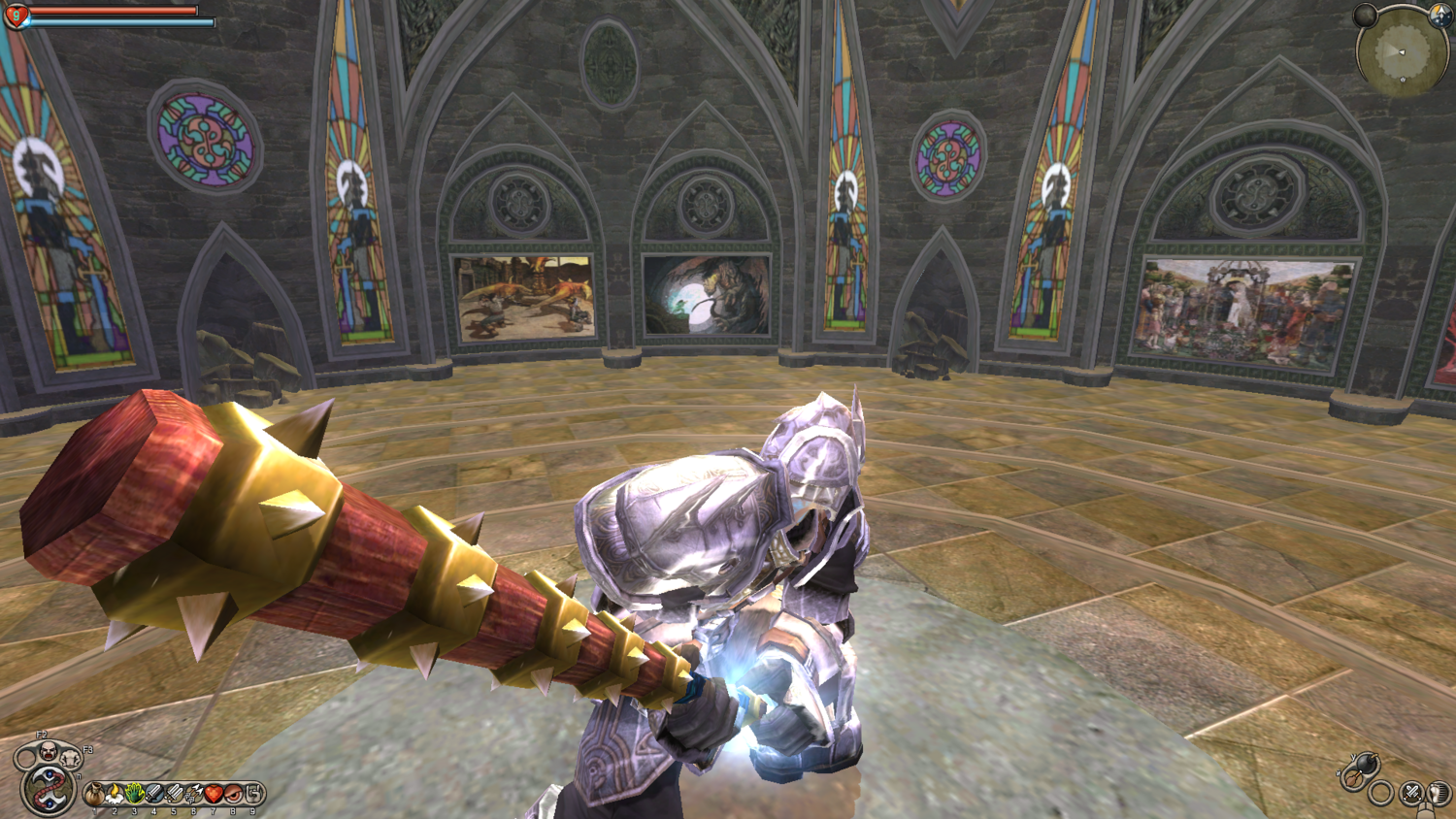
Task: Activate the eye icon hotbar slot
Action: pyautogui.click(x=233, y=795)
